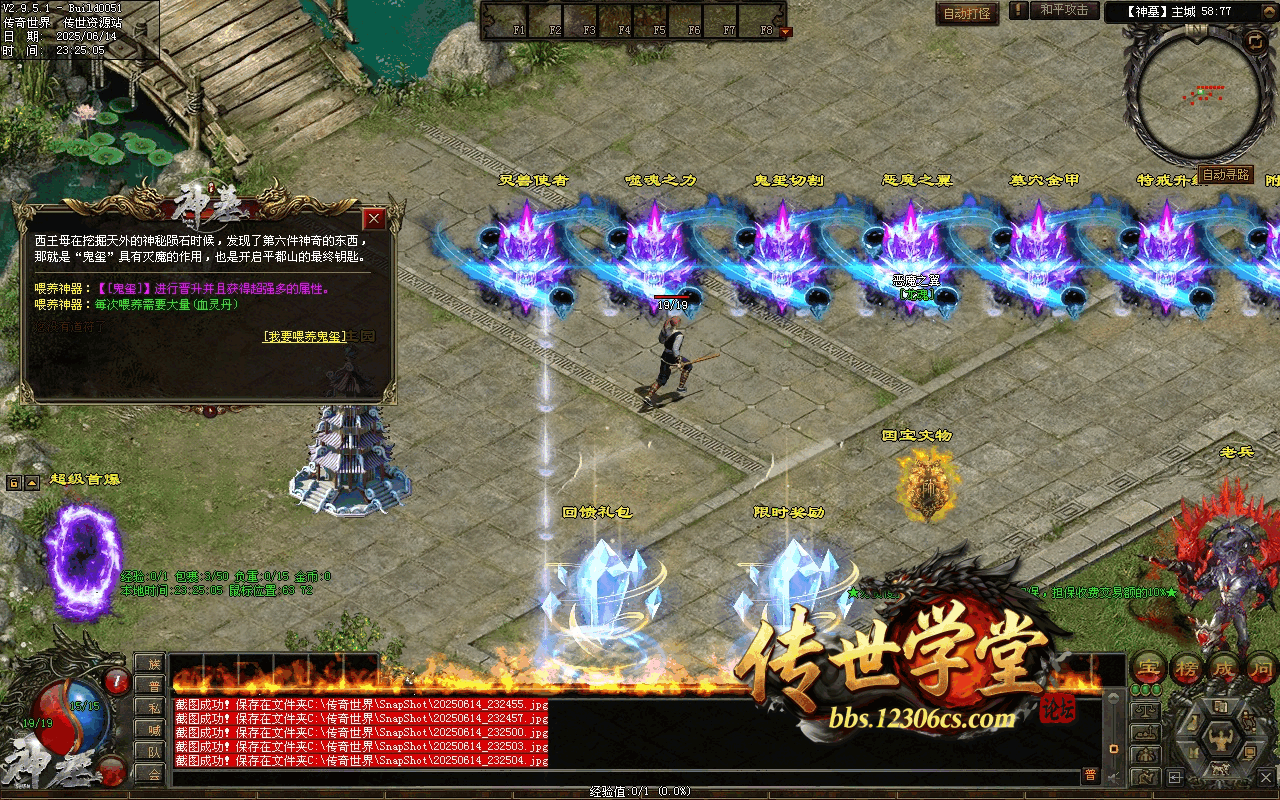Open the 成 achievement round button
Viewport: 1280px width, 800px height.
[1224, 669]
